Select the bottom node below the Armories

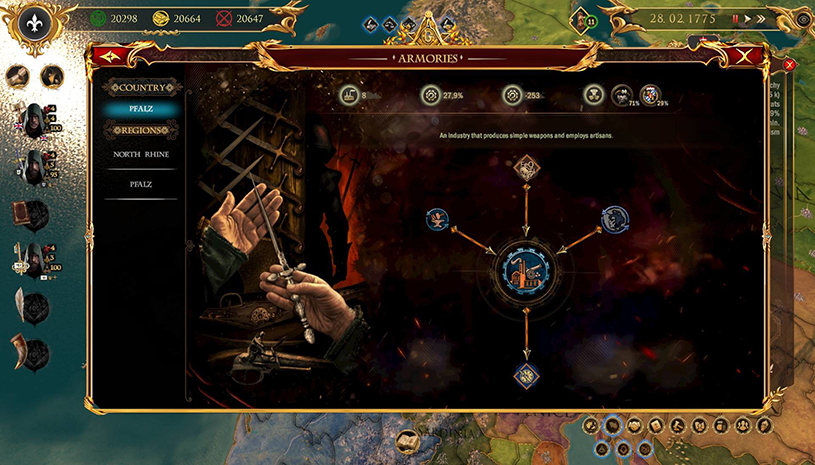point(526,375)
